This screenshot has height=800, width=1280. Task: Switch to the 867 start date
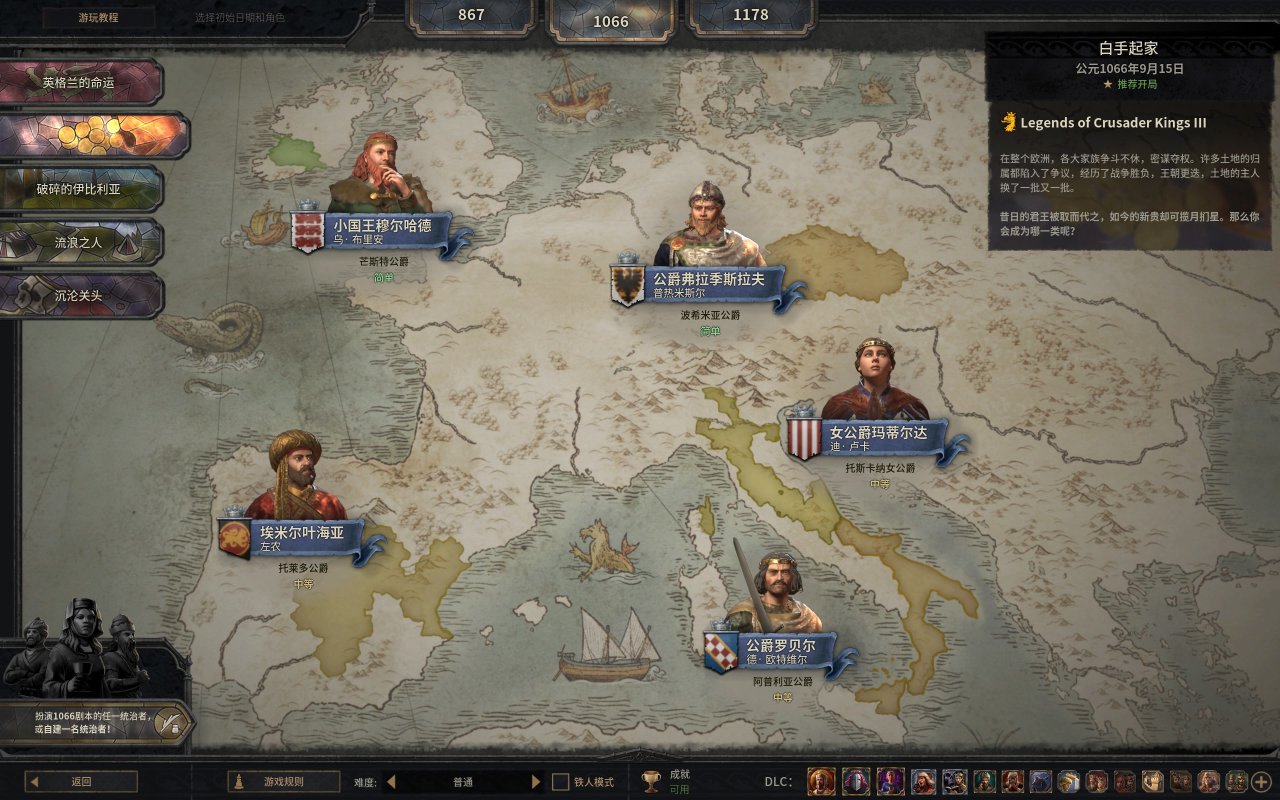point(471,15)
